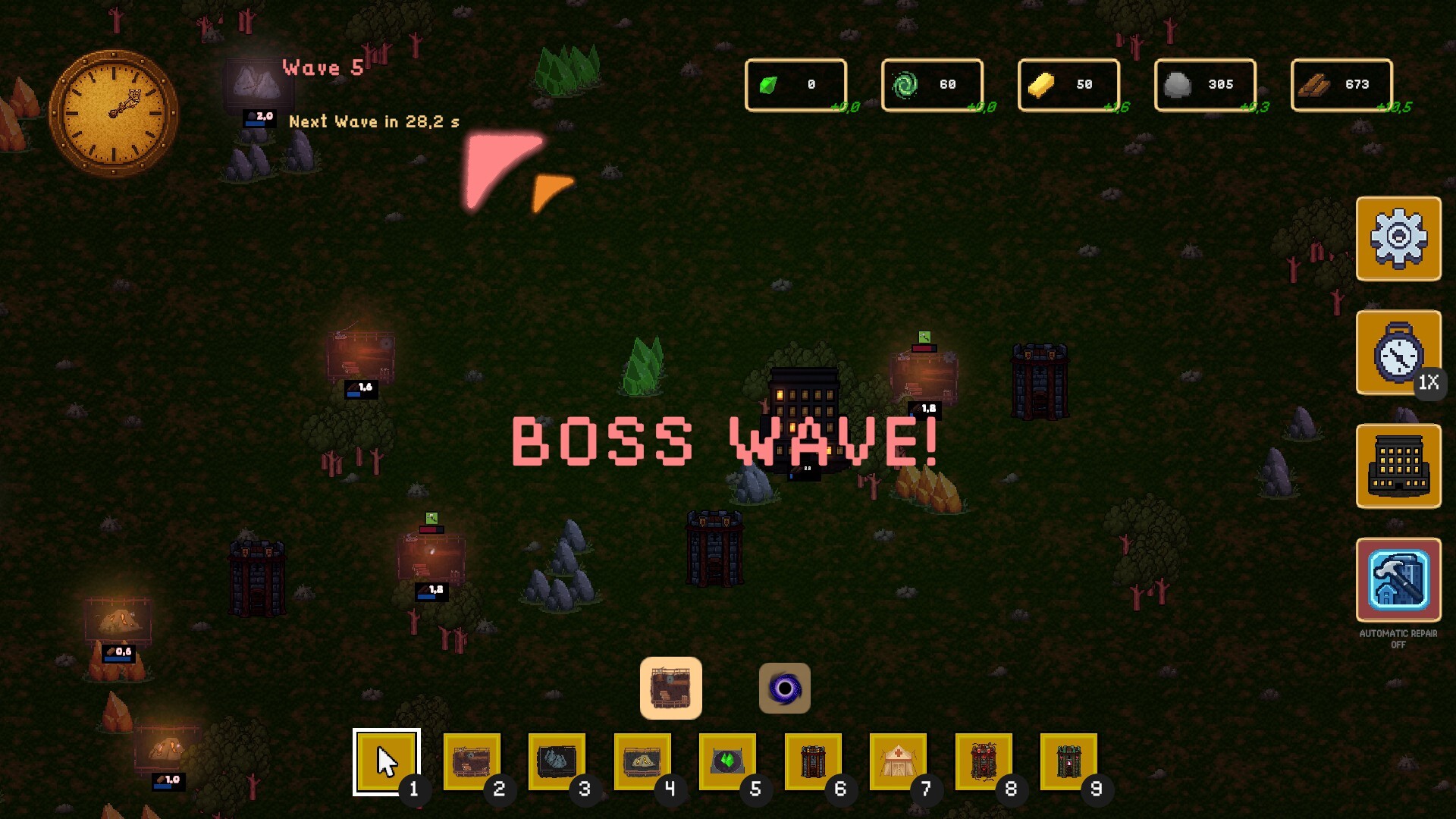Open the city hall building panel
This screenshot has height=819, width=1456.
click(x=1398, y=465)
